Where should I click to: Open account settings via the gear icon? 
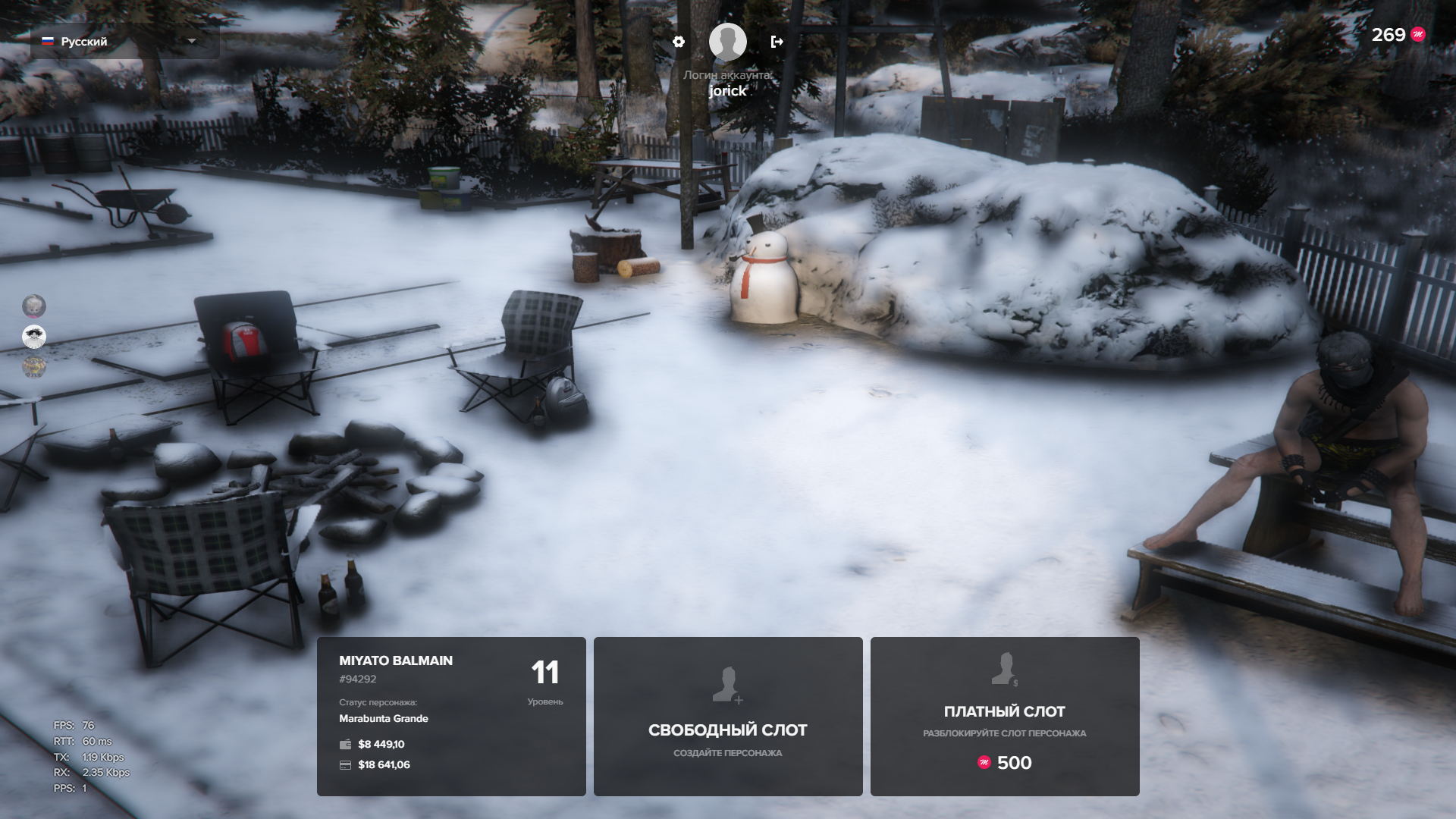click(679, 42)
